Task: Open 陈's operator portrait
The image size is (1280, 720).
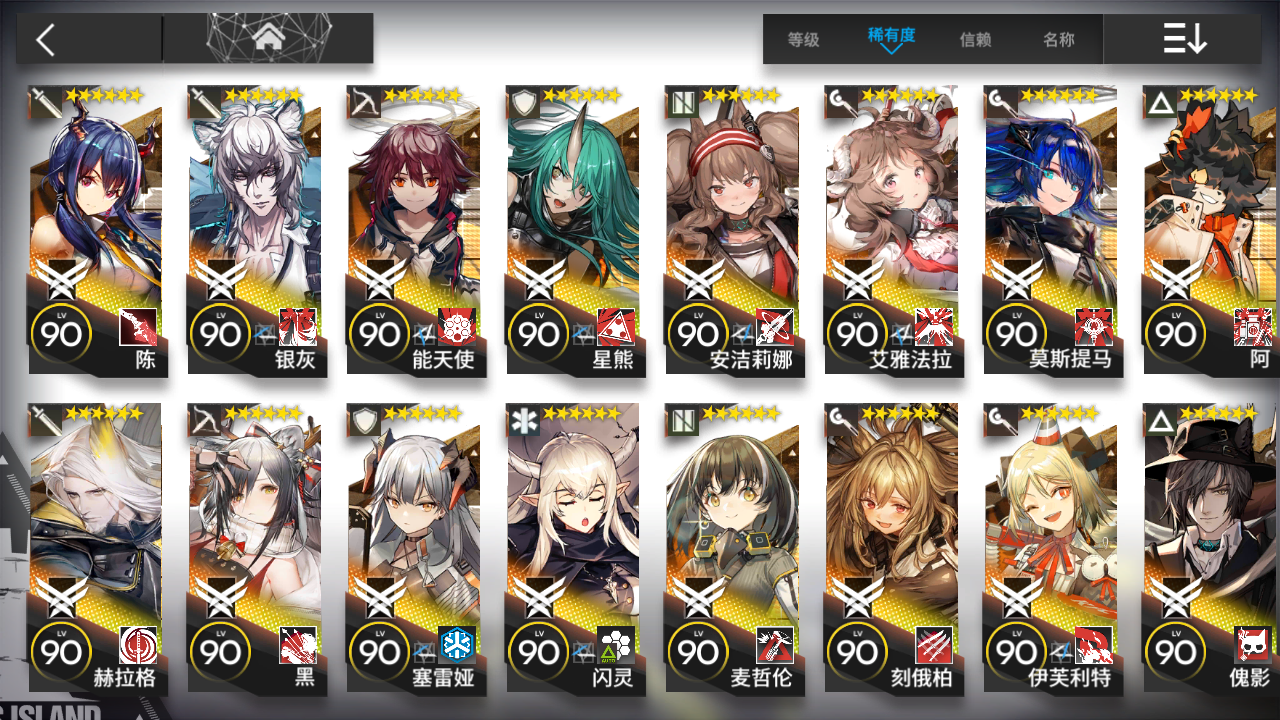Action: 98,210
